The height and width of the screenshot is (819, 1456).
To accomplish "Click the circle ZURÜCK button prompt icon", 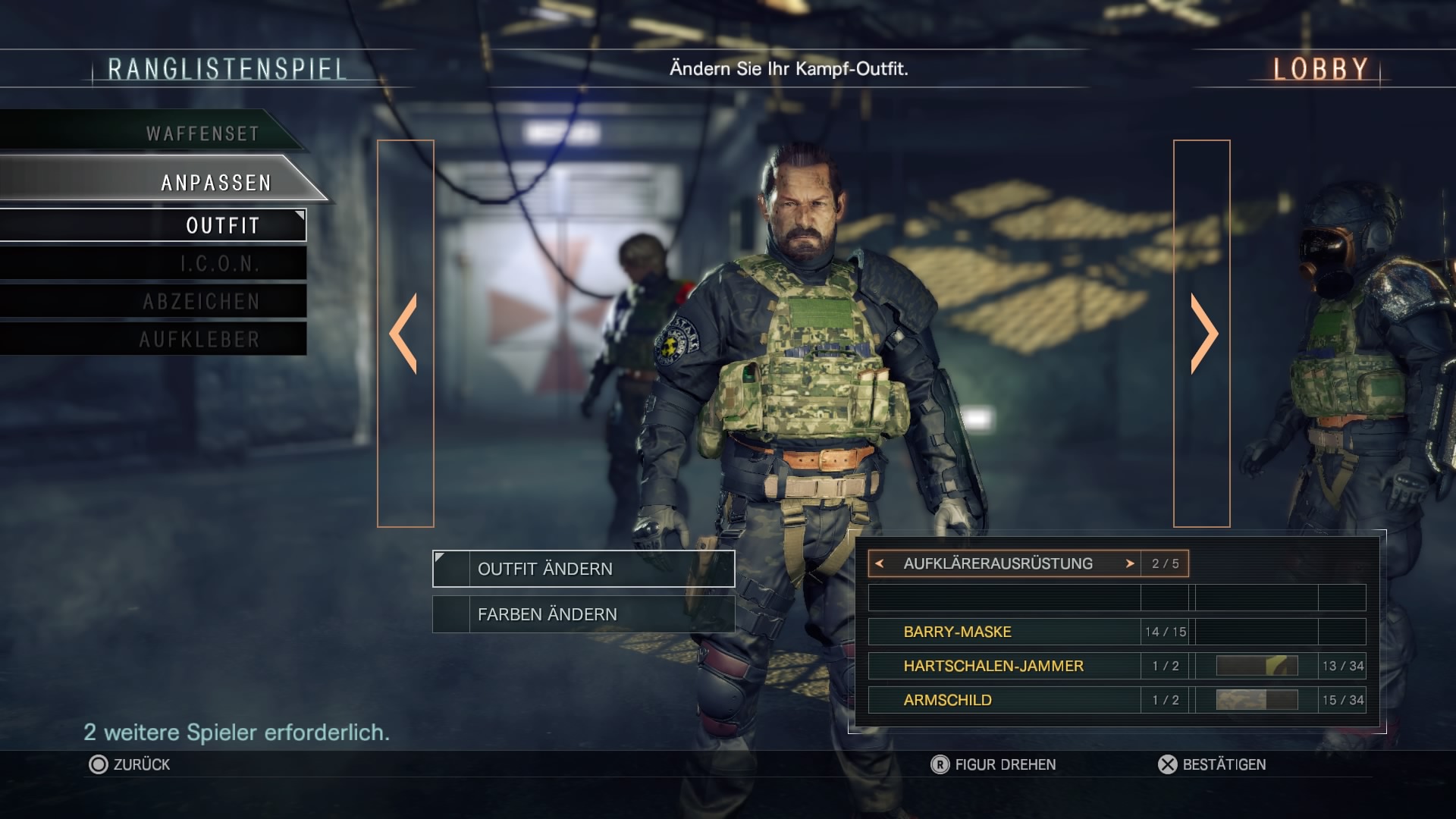I will click(97, 764).
